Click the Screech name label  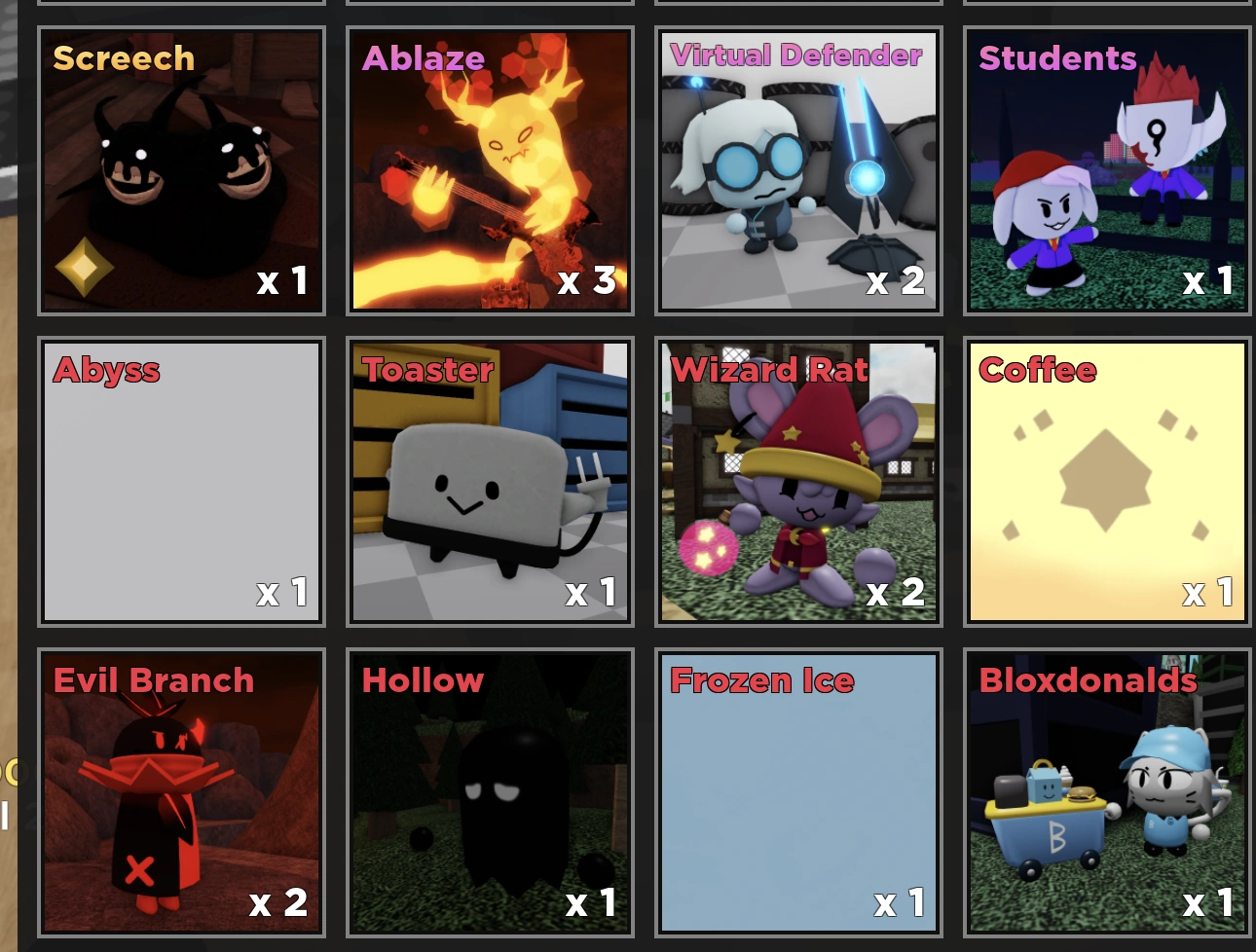click(123, 58)
